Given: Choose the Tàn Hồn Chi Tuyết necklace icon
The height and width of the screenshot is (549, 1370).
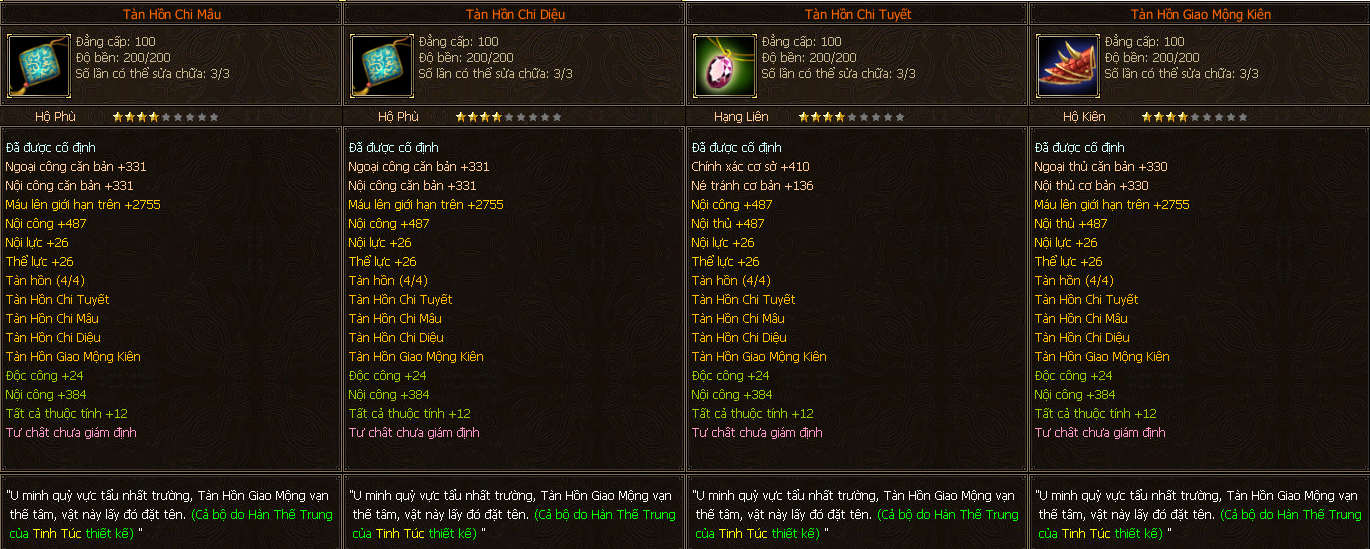Looking at the screenshot, I should (724, 65).
